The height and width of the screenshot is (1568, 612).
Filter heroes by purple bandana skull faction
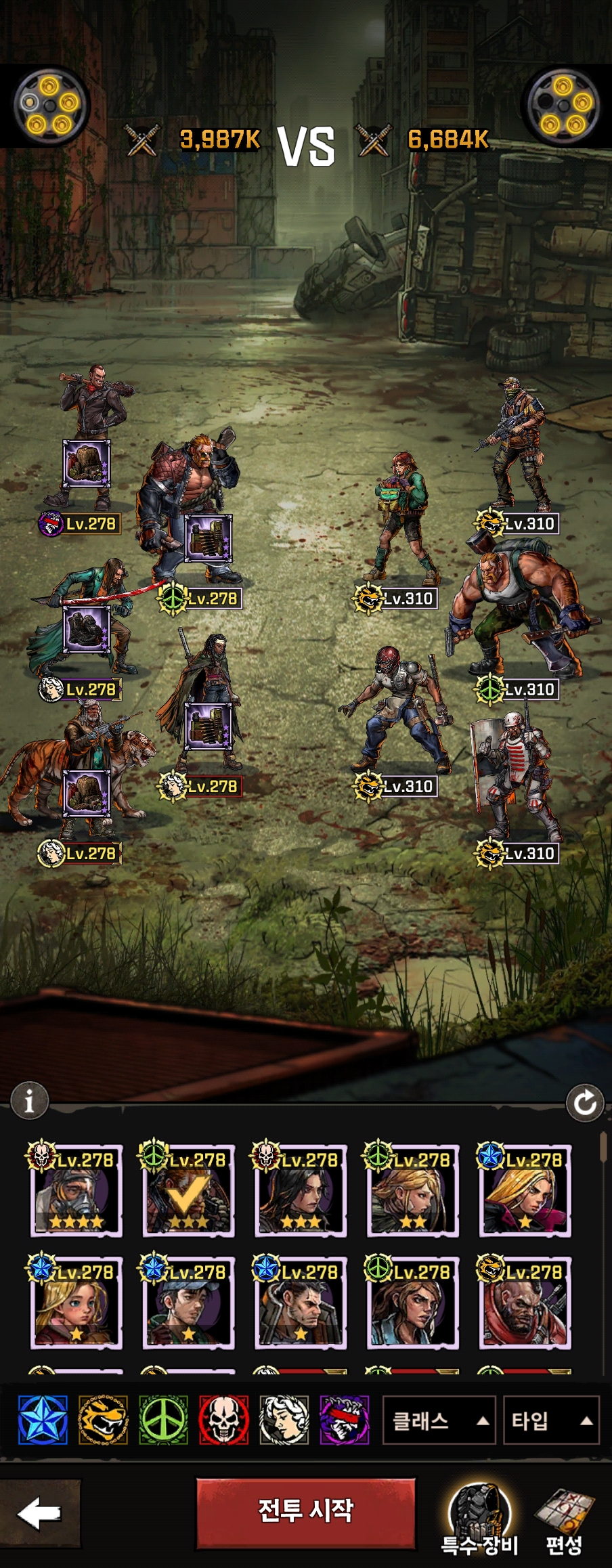345,1420
